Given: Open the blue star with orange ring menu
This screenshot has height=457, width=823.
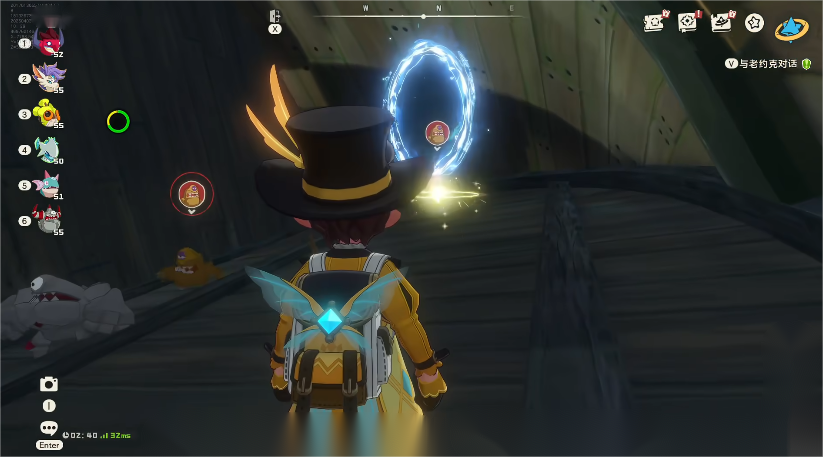Looking at the screenshot, I should coord(792,27).
